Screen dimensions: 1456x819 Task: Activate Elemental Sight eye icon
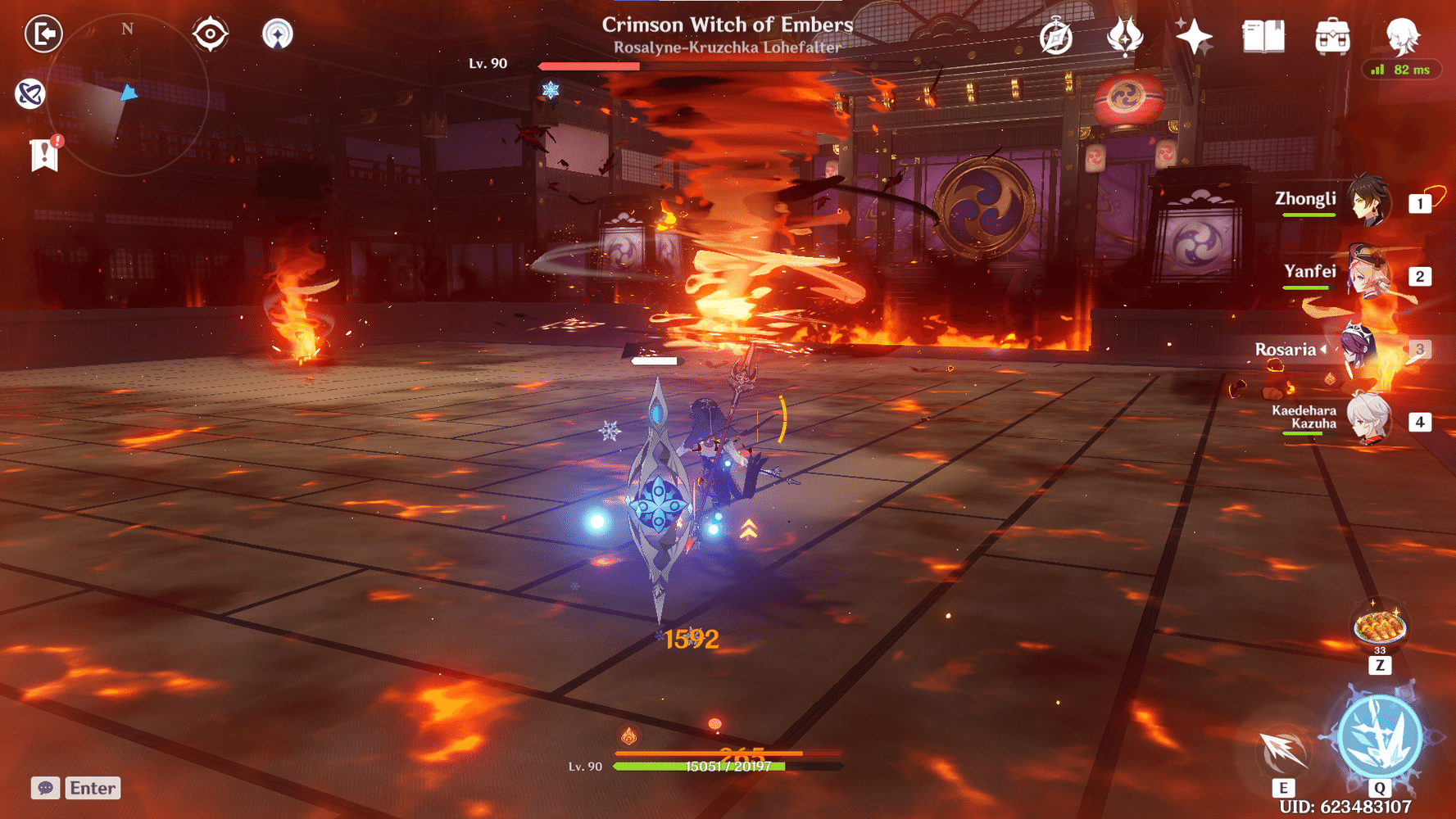[x=211, y=34]
